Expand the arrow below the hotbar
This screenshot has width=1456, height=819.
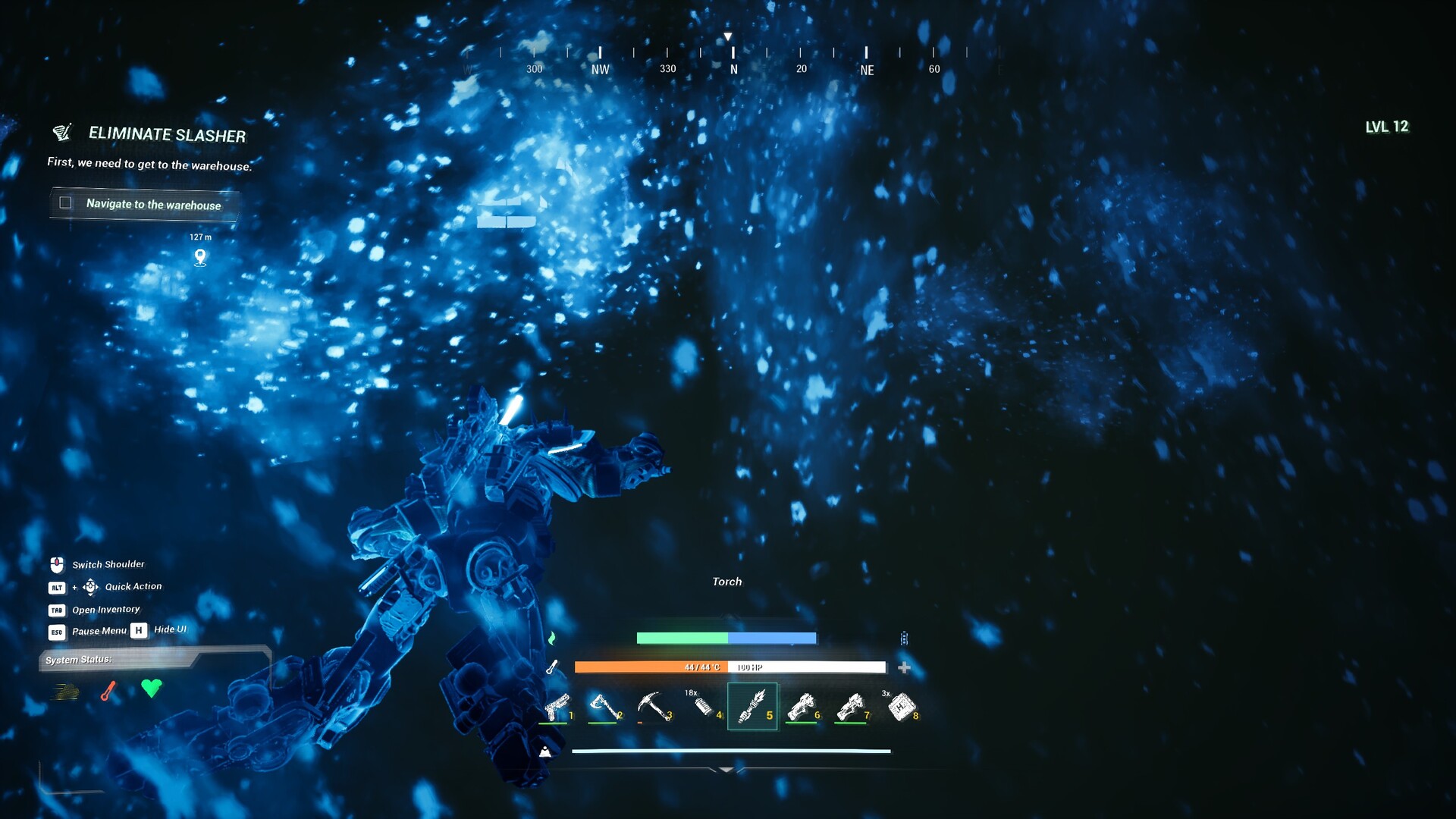726,770
